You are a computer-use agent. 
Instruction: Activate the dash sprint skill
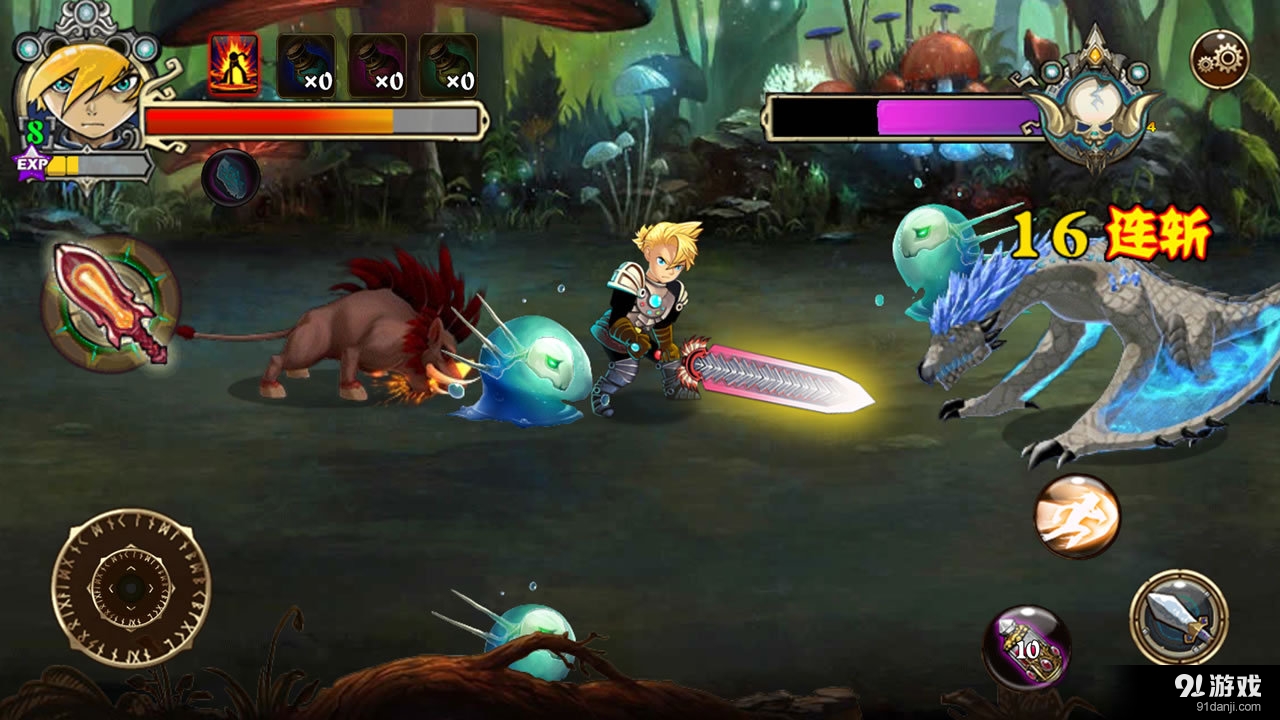click(1077, 516)
